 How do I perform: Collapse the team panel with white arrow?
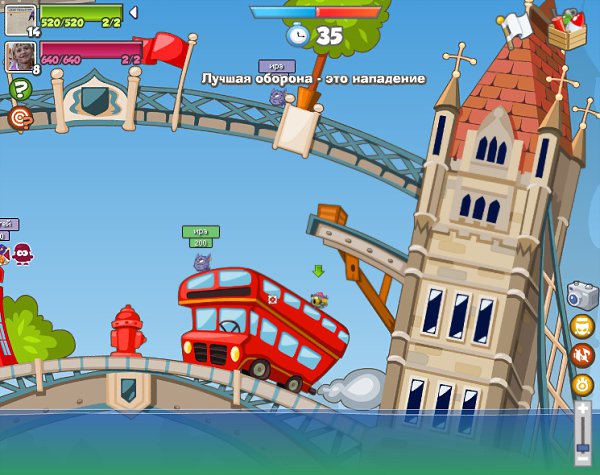(134, 12)
